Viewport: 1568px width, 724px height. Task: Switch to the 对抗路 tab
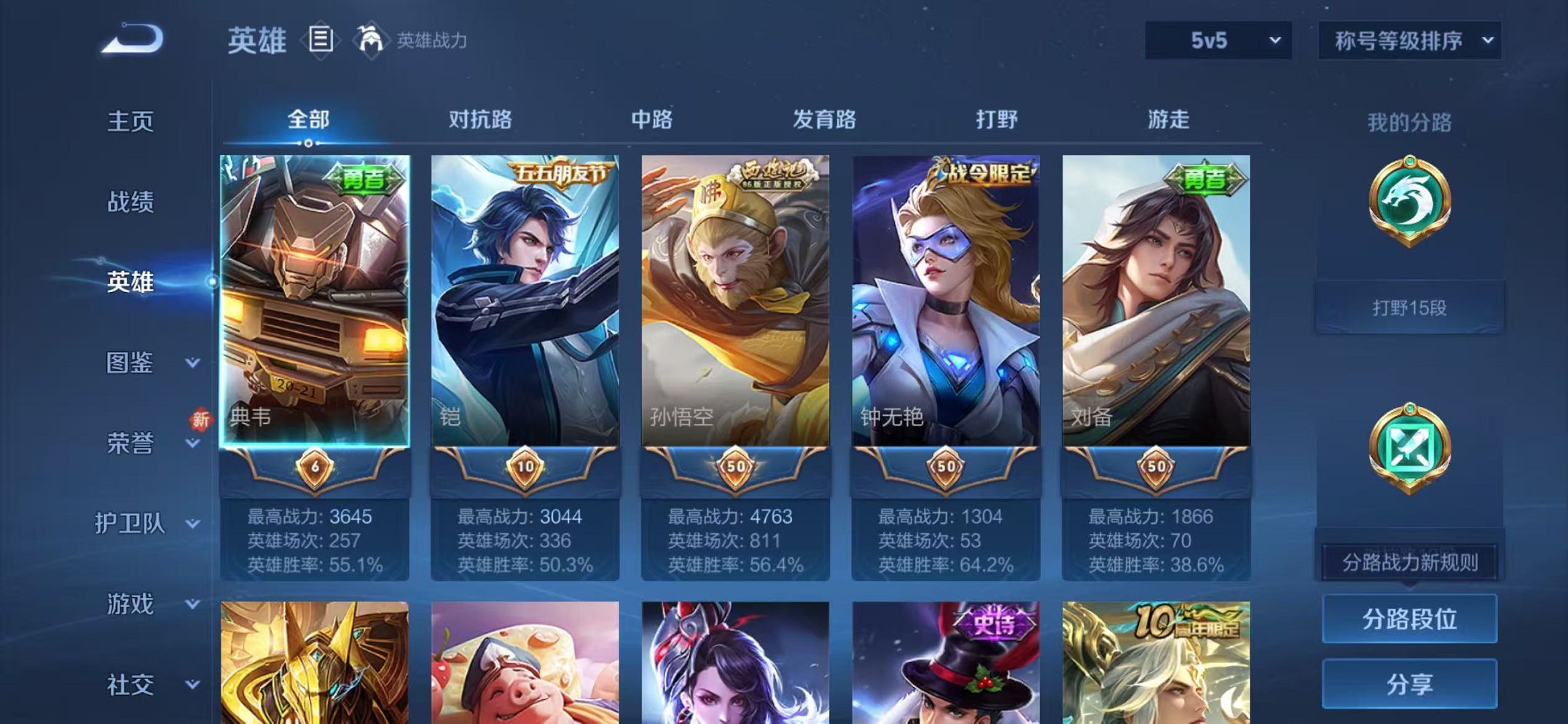pyautogui.click(x=479, y=121)
